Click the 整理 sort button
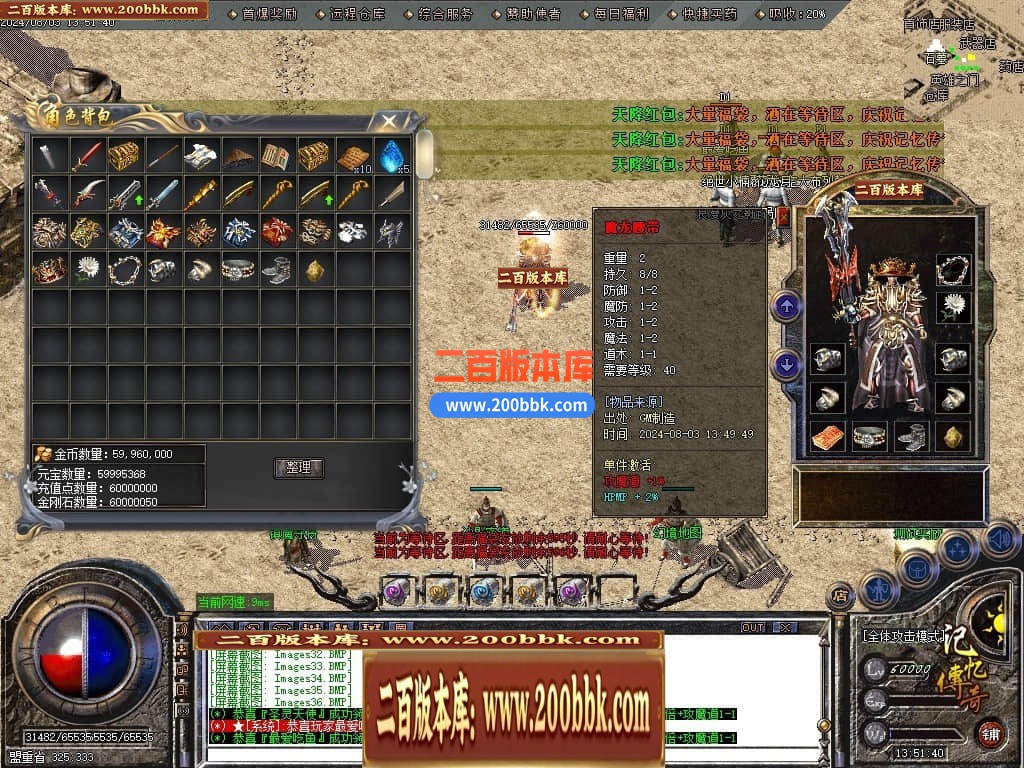Viewport: 1024px width, 768px height. 298,467
